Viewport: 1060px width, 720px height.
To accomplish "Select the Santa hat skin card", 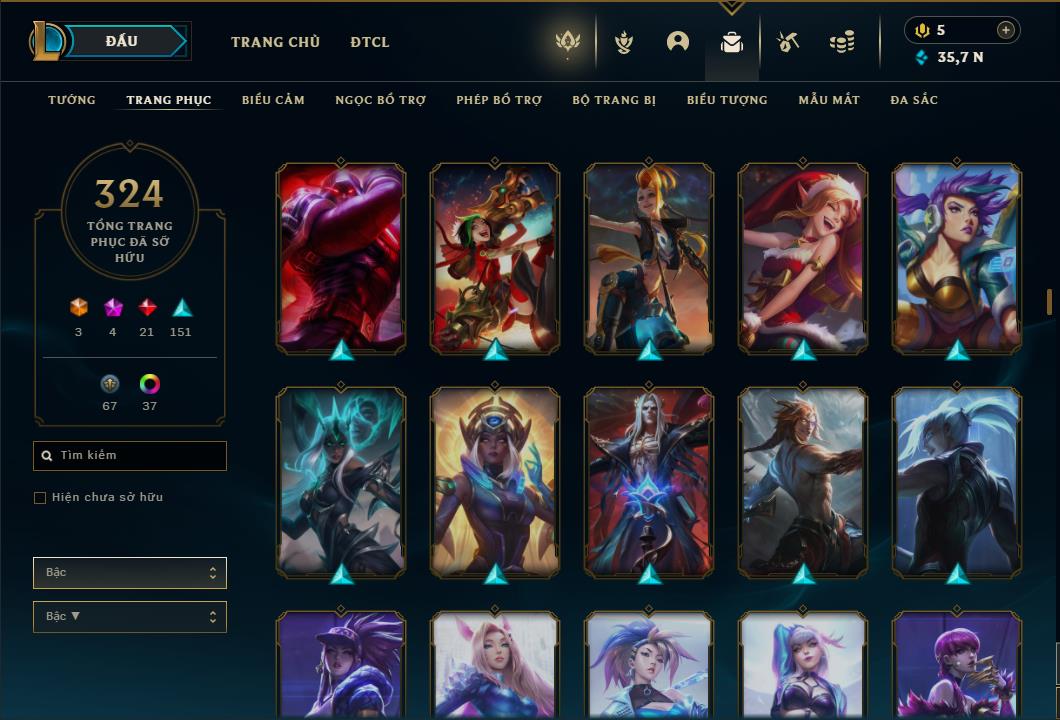I will tap(803, 257).
